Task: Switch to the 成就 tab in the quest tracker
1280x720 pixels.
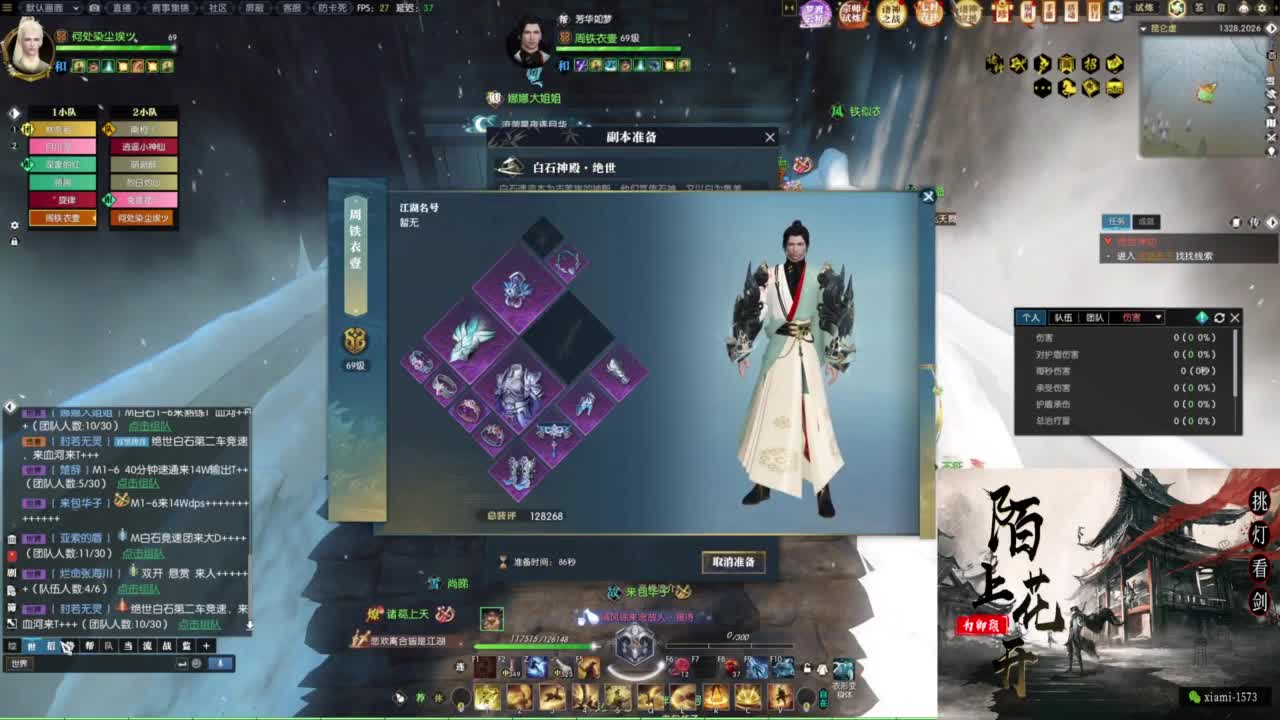Action: tap(1146, 221)
